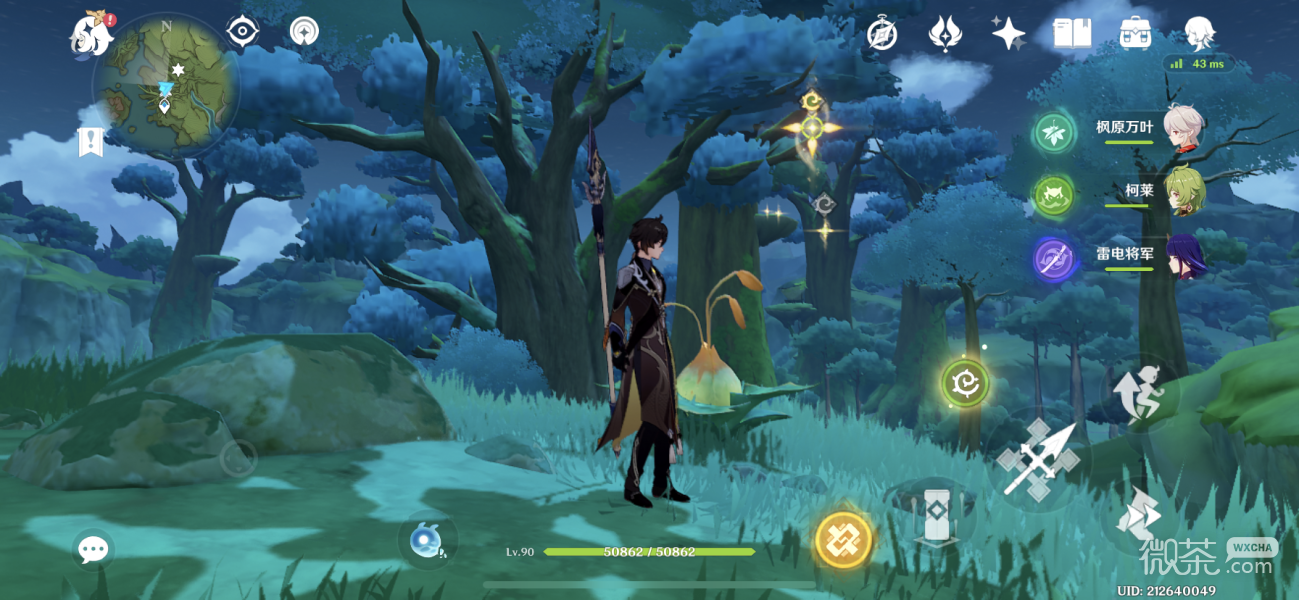Image resolution: width=1299 pixels, height=600 pixels.
Task: Open the Wish menu icon
Action: point(944,34)
